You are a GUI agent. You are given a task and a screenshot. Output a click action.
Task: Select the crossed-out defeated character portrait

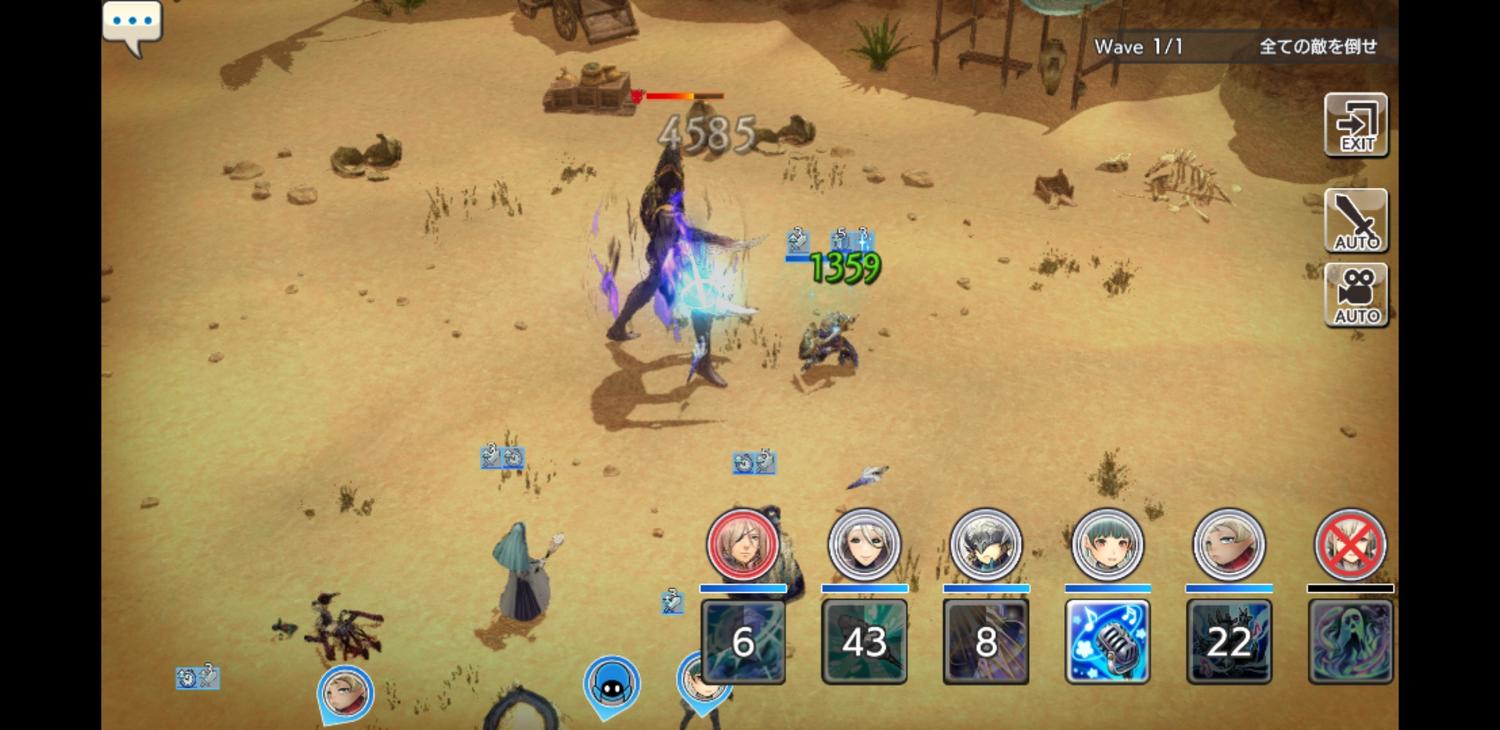[x=1351, y=545]
